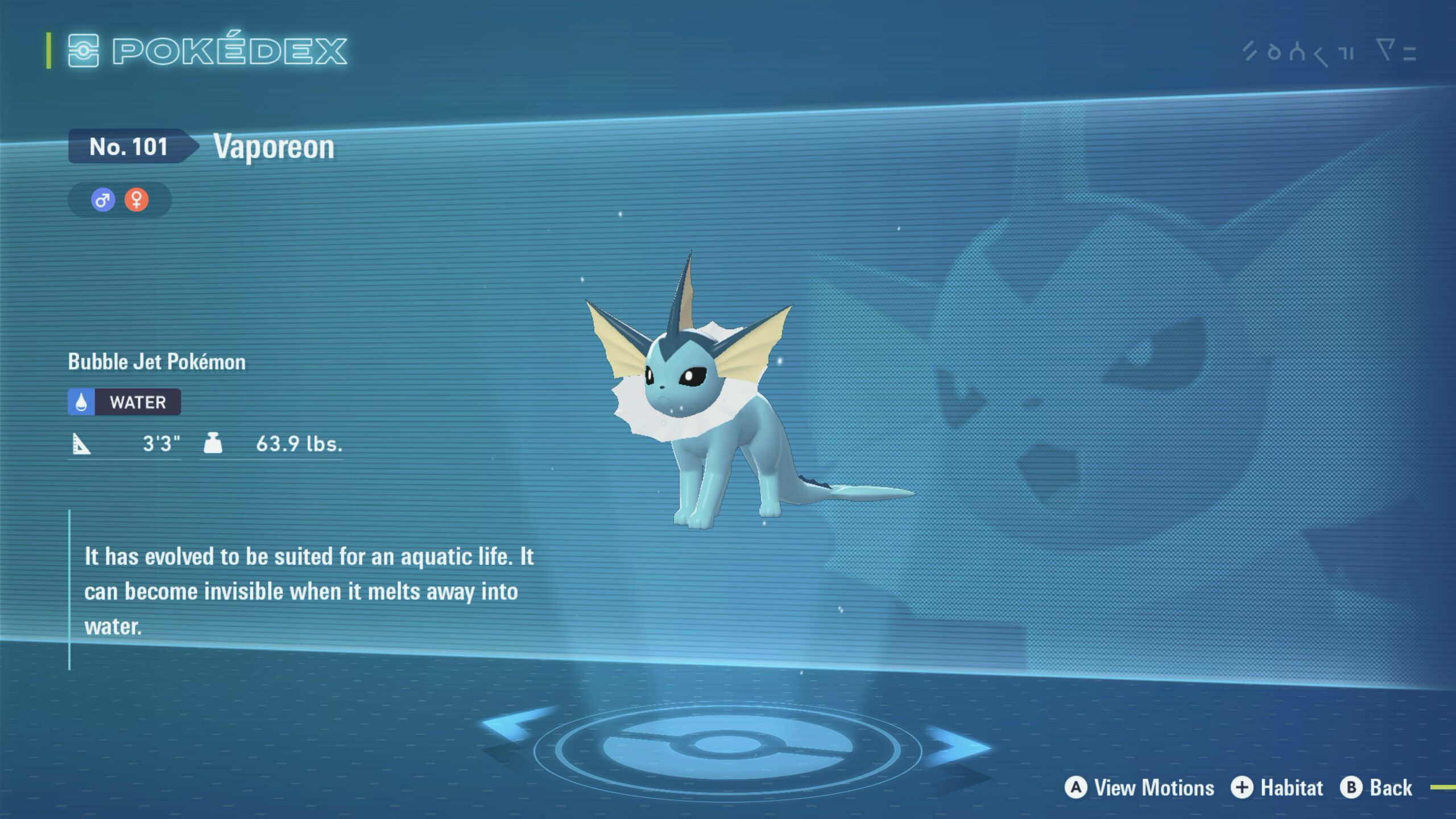
Task: Select the male gender icon
Action: [103, 200]
